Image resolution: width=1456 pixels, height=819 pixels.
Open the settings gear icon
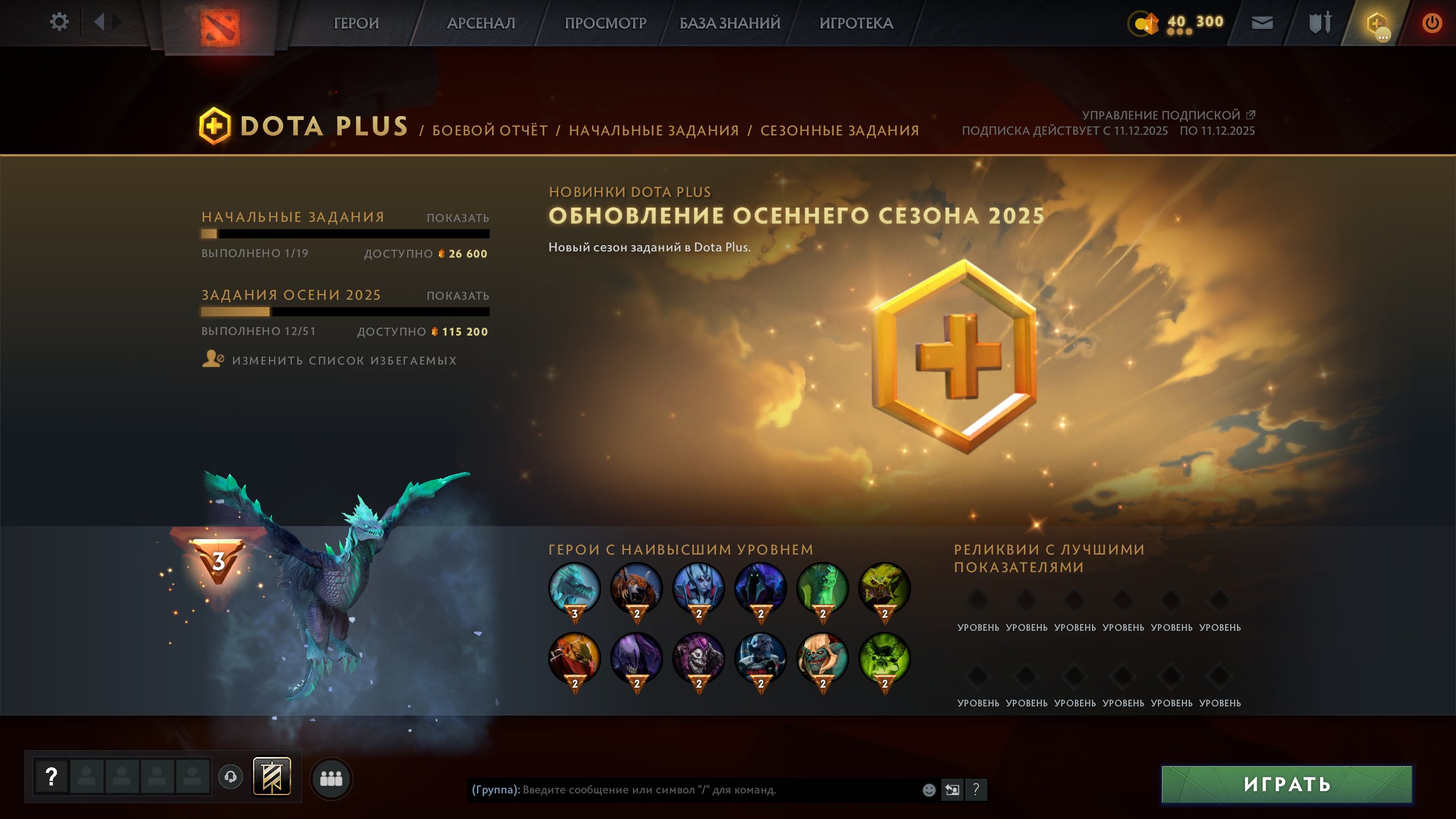(59, 21)
